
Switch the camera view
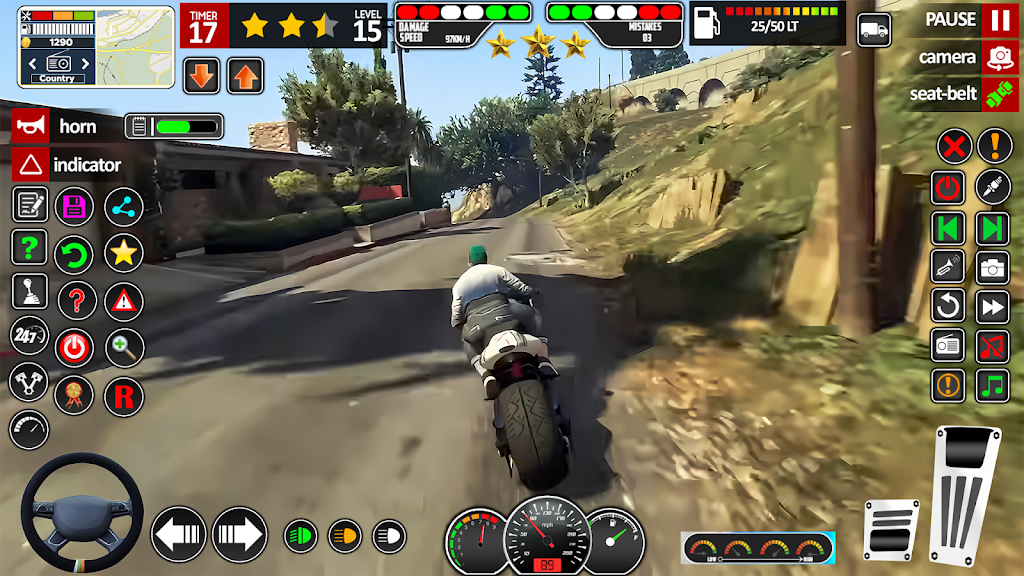pyautogui.click(x=998, y=57)
